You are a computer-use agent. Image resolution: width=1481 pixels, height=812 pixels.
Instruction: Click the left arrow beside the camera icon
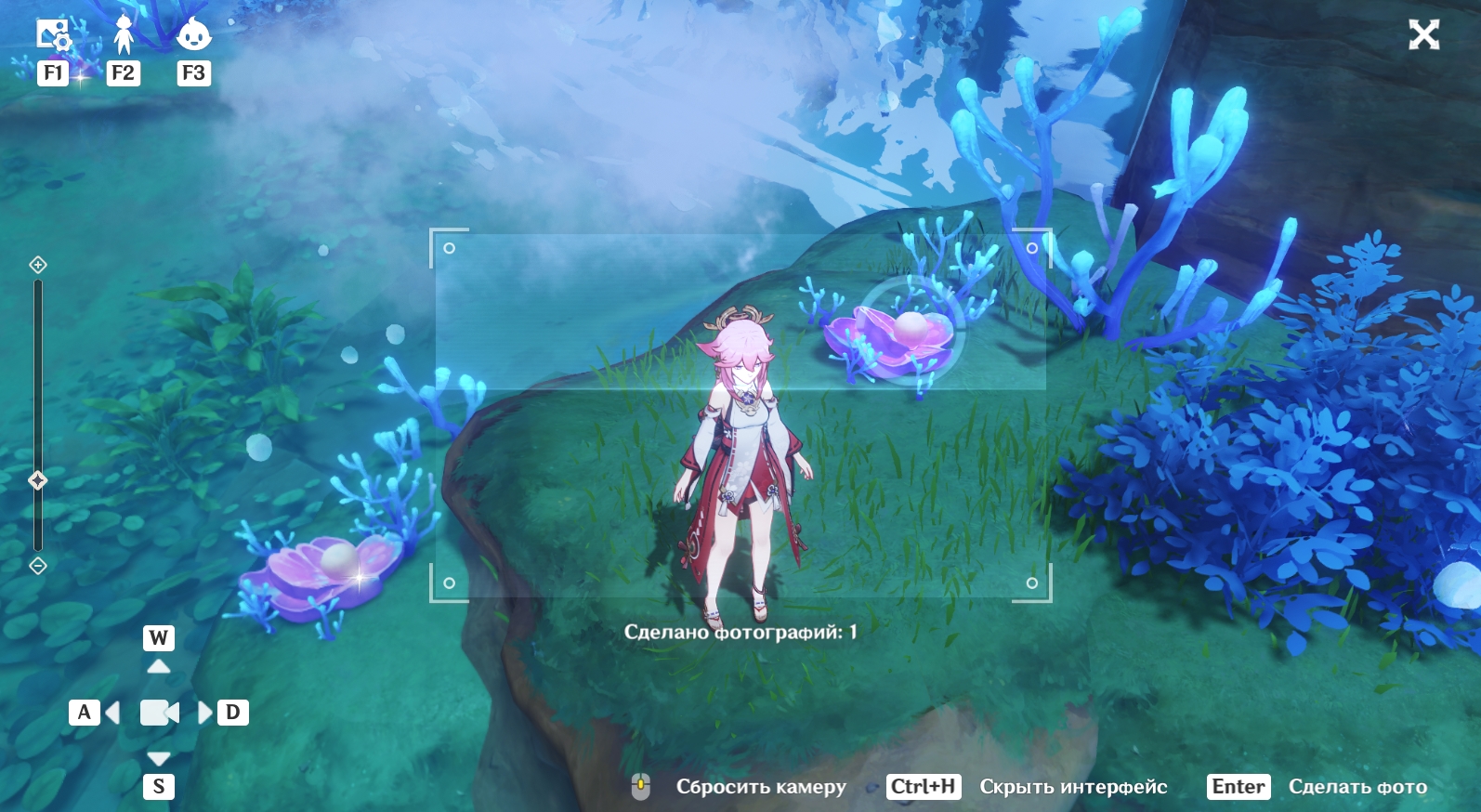pos(113,713)
